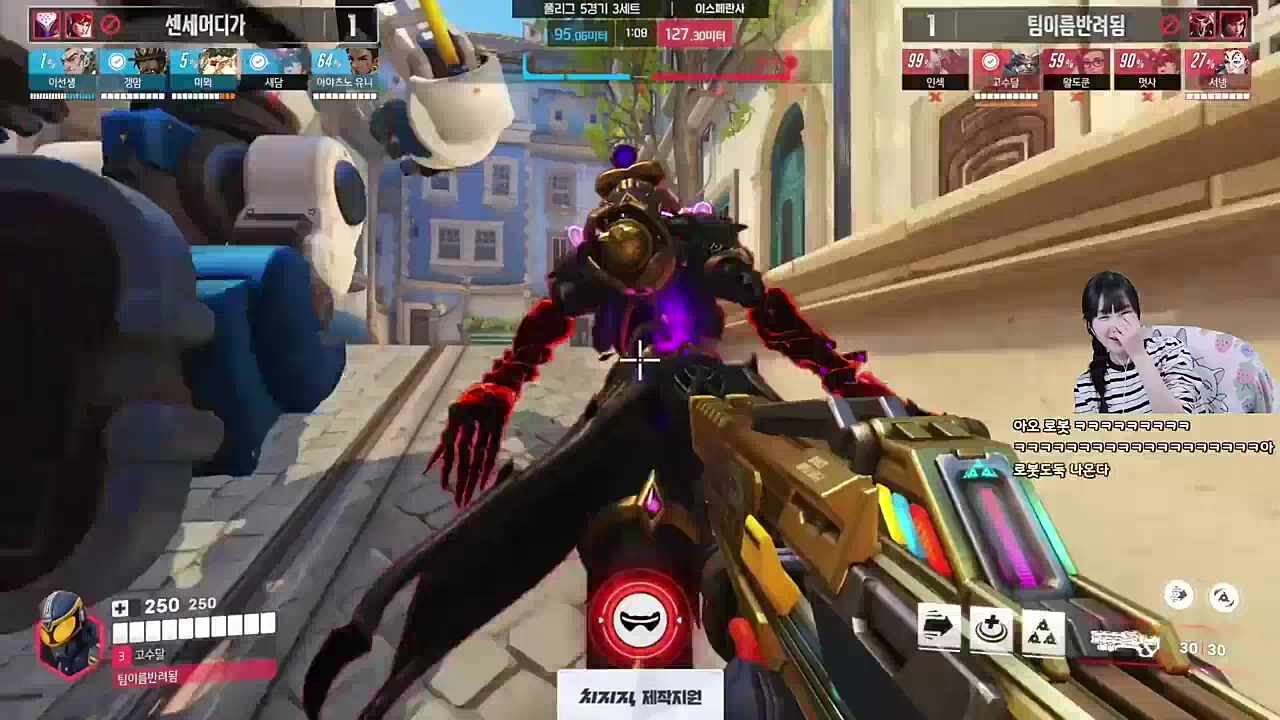
Task: Spectate red team player 서넹
Action: coord(1217,70)
